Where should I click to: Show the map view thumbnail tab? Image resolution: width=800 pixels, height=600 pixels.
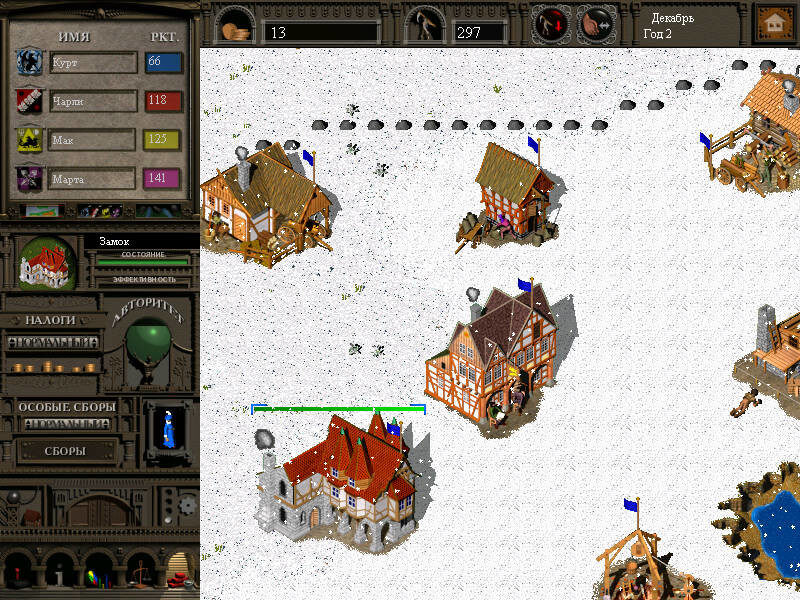[x=40, y=211]
